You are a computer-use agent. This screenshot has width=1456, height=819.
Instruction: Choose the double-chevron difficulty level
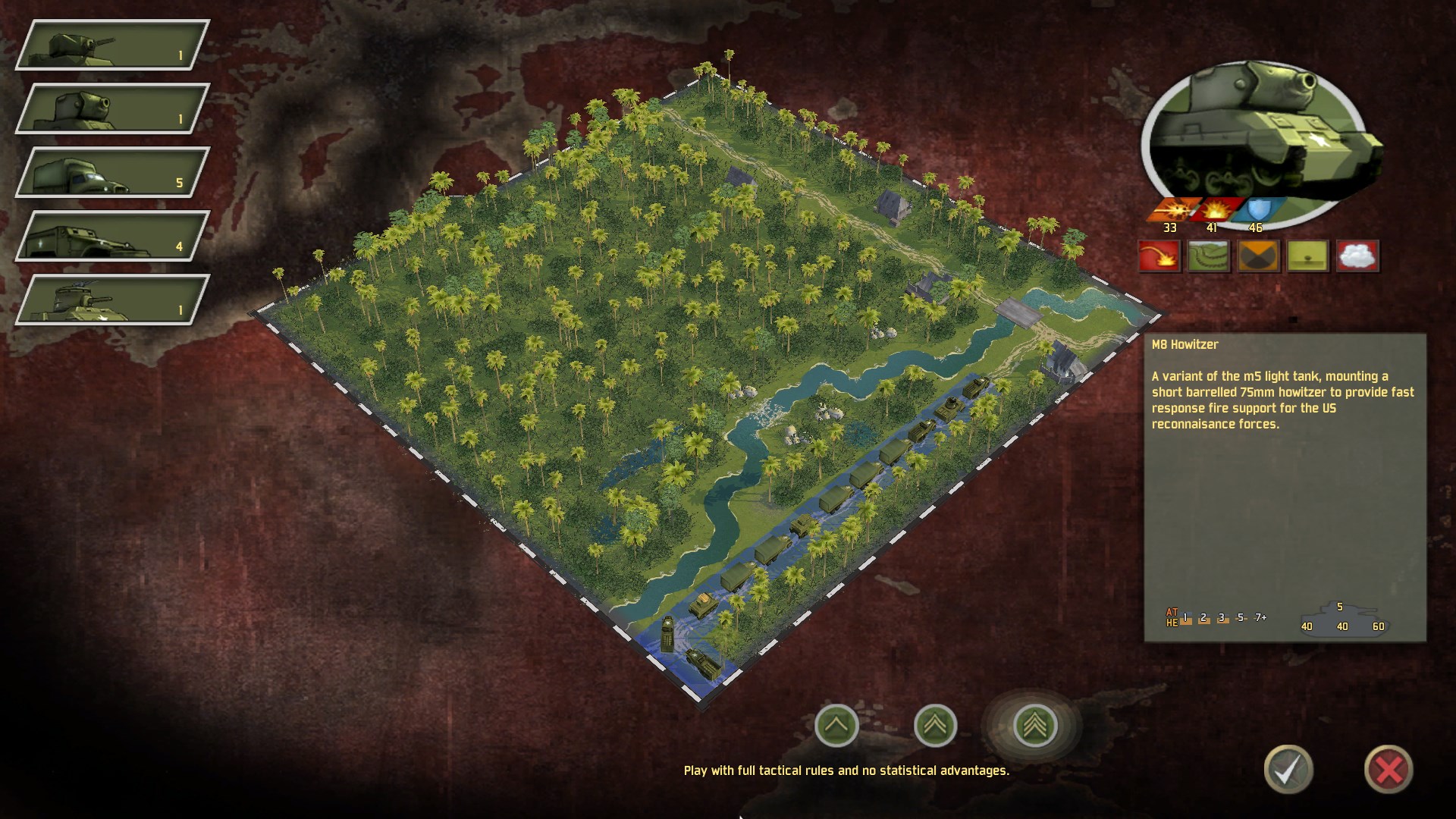coord(935,725)
